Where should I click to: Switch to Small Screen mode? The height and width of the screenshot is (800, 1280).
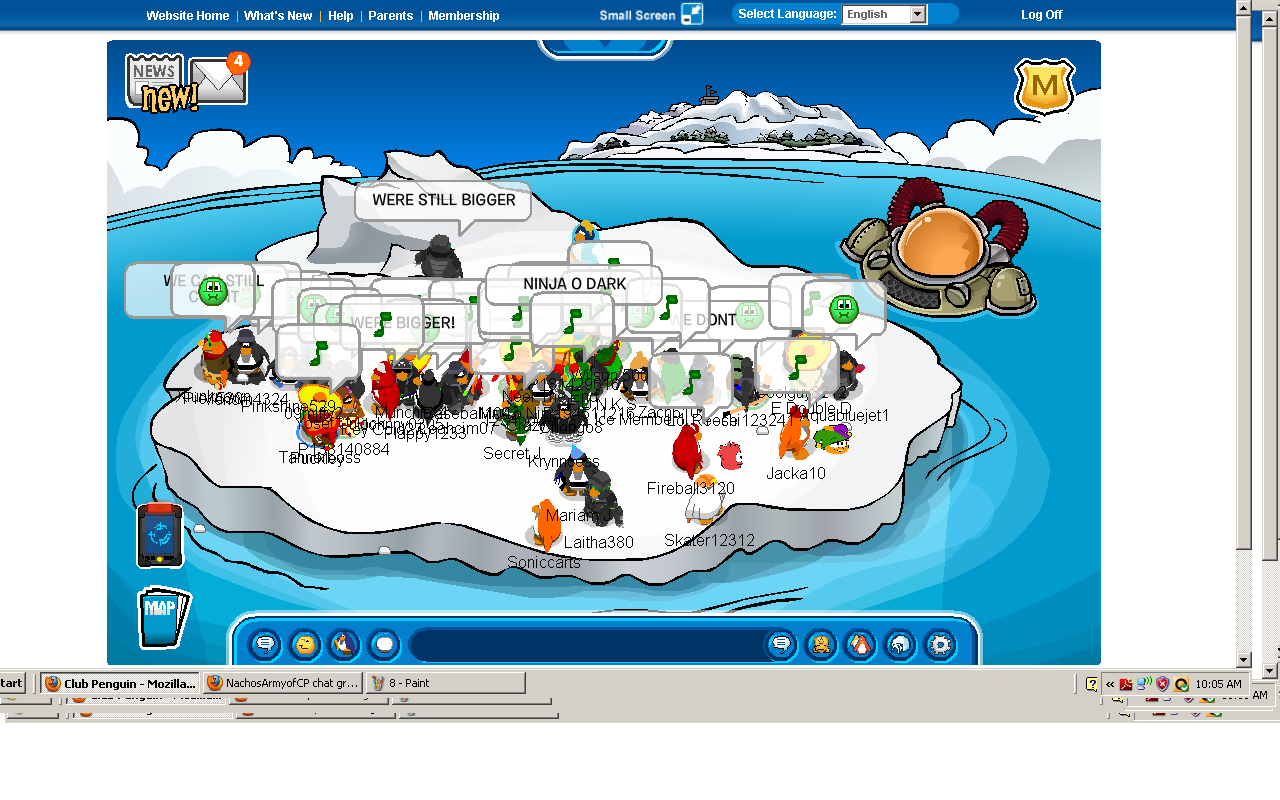tap(650, 15)
